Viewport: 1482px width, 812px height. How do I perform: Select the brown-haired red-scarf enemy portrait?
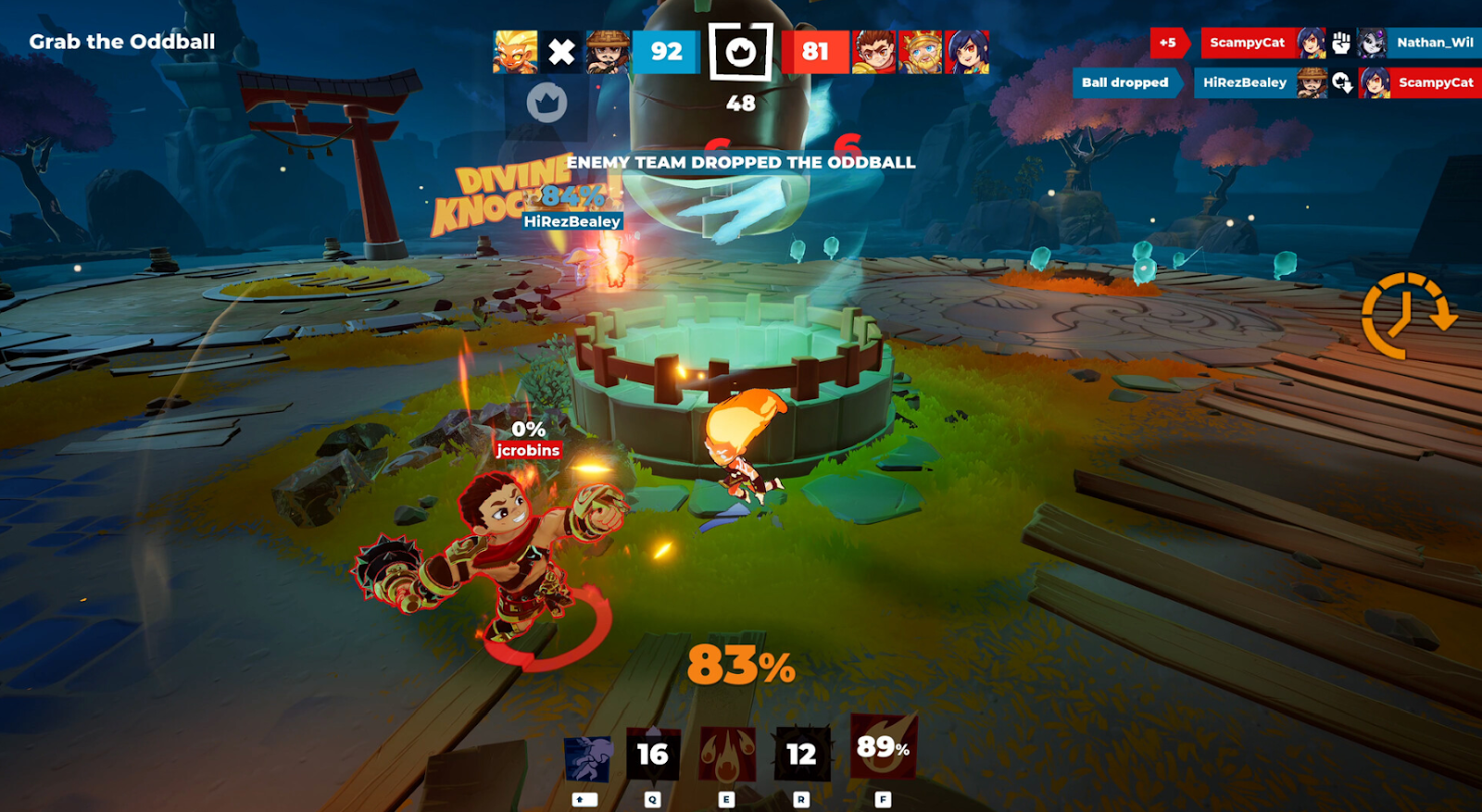(x=873, y=52)
